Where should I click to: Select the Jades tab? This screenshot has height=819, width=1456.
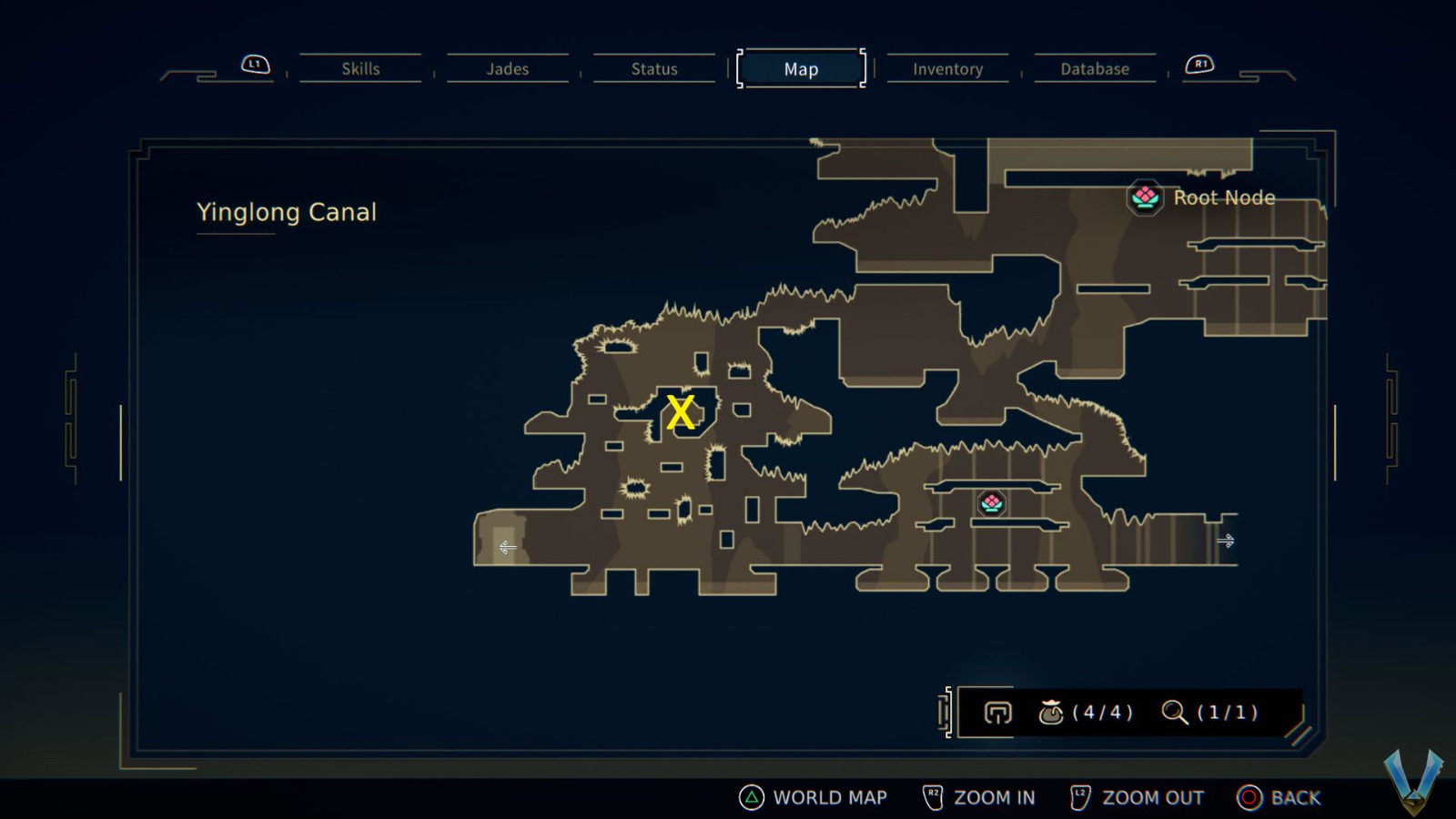[x=507, y=68]
